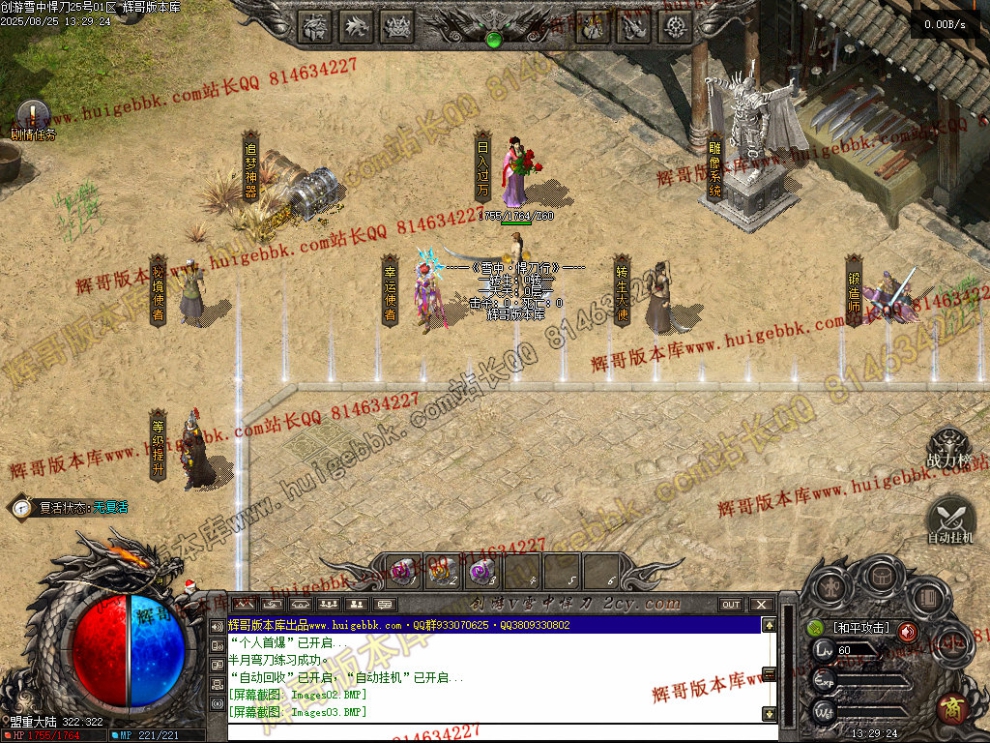Select hotbar slot number two item
The image size is (990, 743).
pos(441,572)
